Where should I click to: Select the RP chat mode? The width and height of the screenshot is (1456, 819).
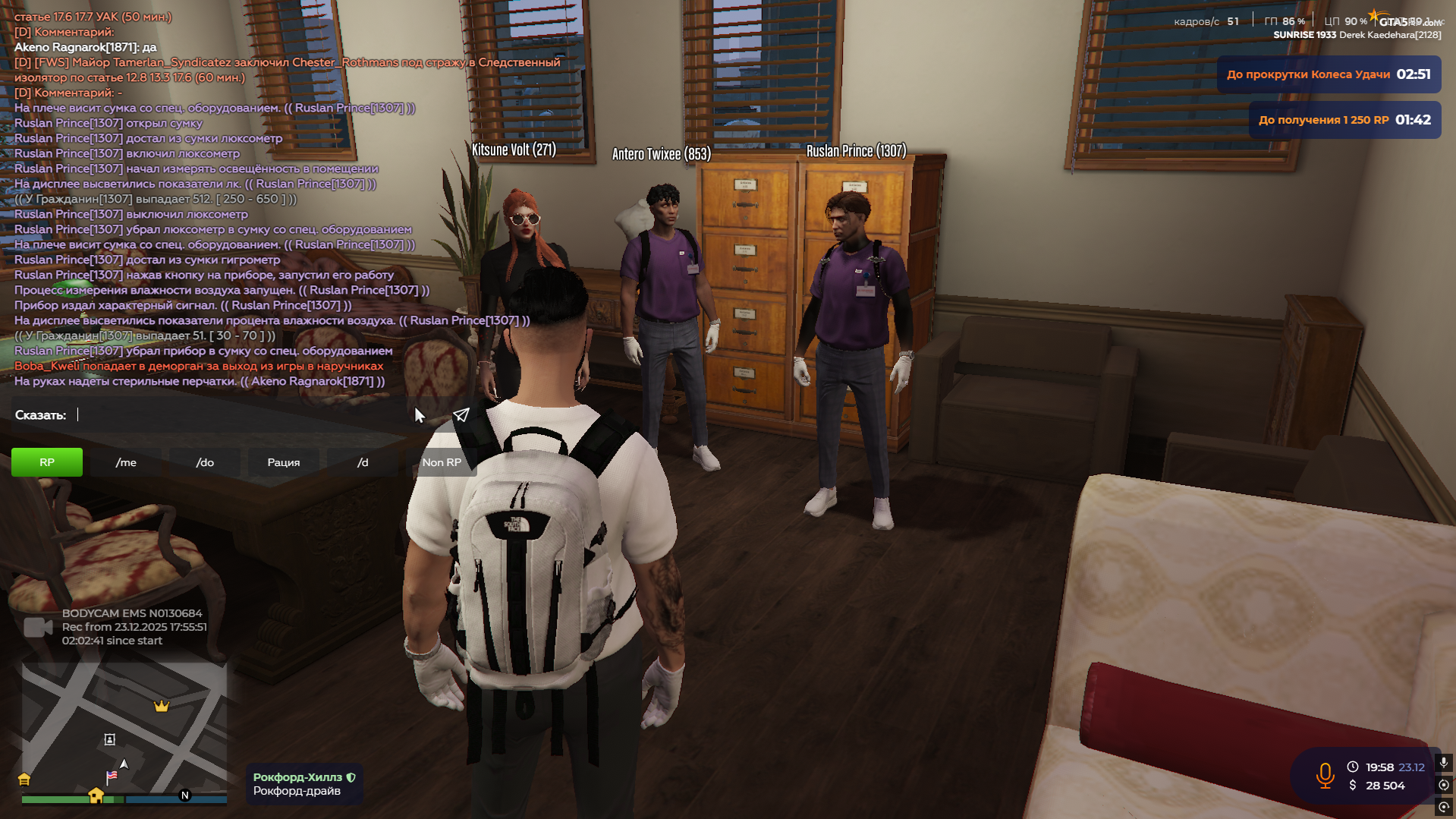(47, 462)
